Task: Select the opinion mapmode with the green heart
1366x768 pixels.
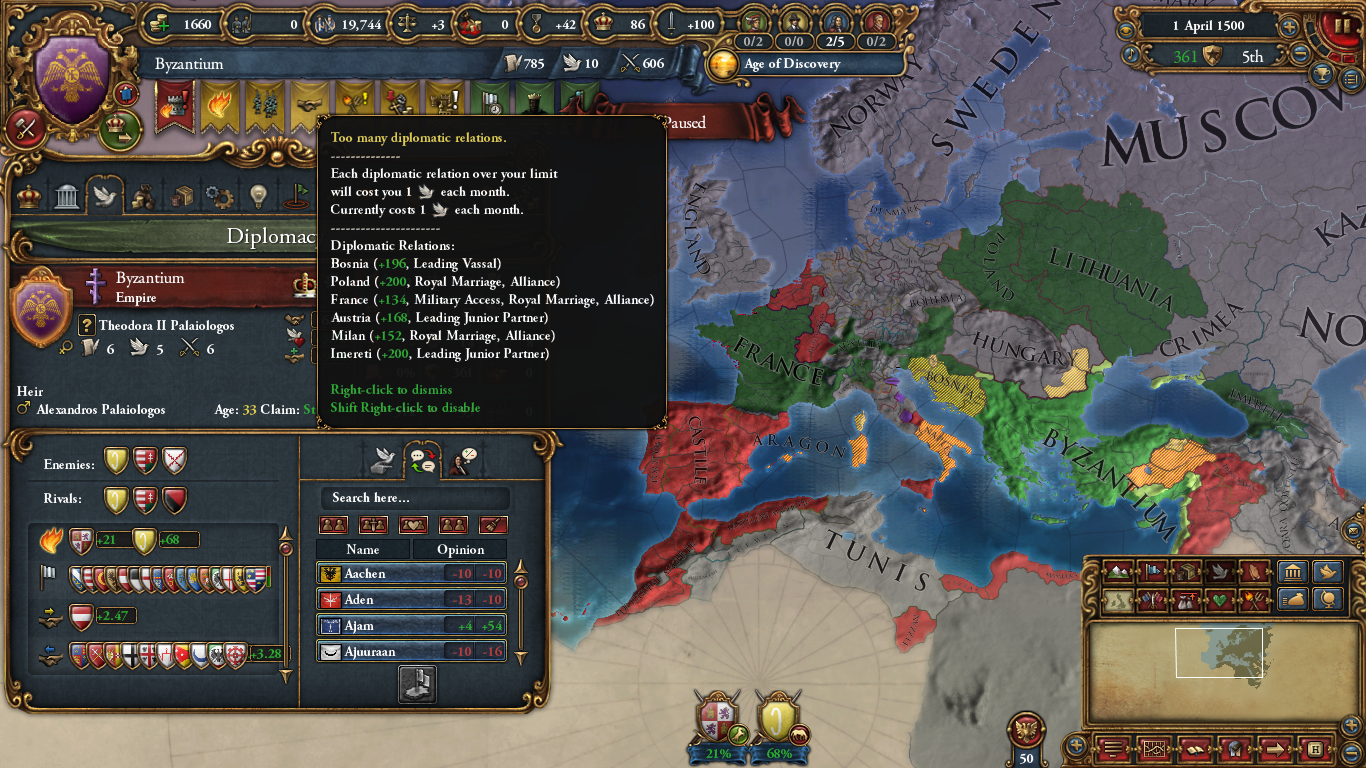Action: tap(1219, 600)
